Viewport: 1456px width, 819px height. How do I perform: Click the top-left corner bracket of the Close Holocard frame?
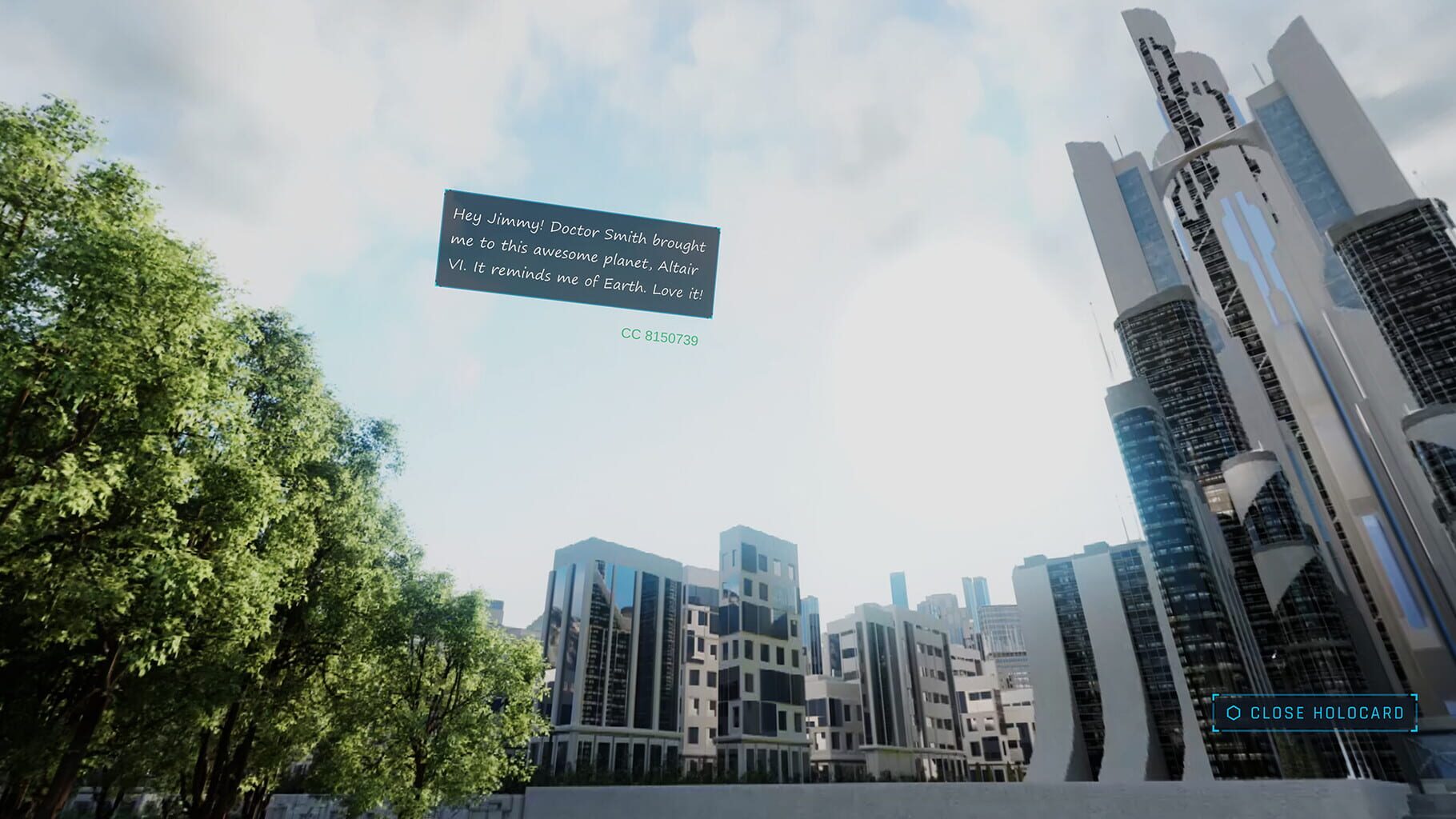click(1215, 696)
